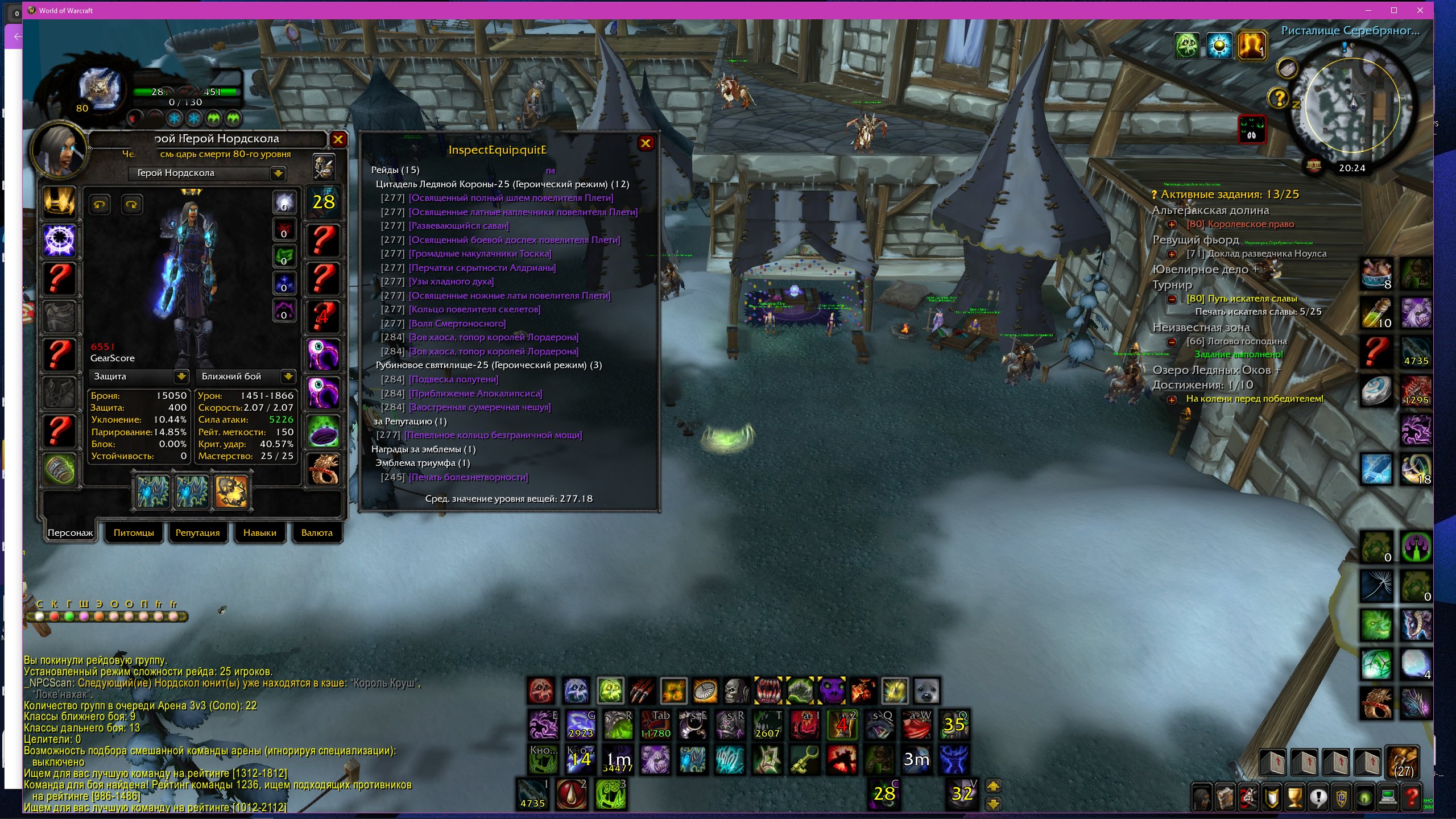
Task: Switch to the Питомцы tab
Action: (134, 533)
